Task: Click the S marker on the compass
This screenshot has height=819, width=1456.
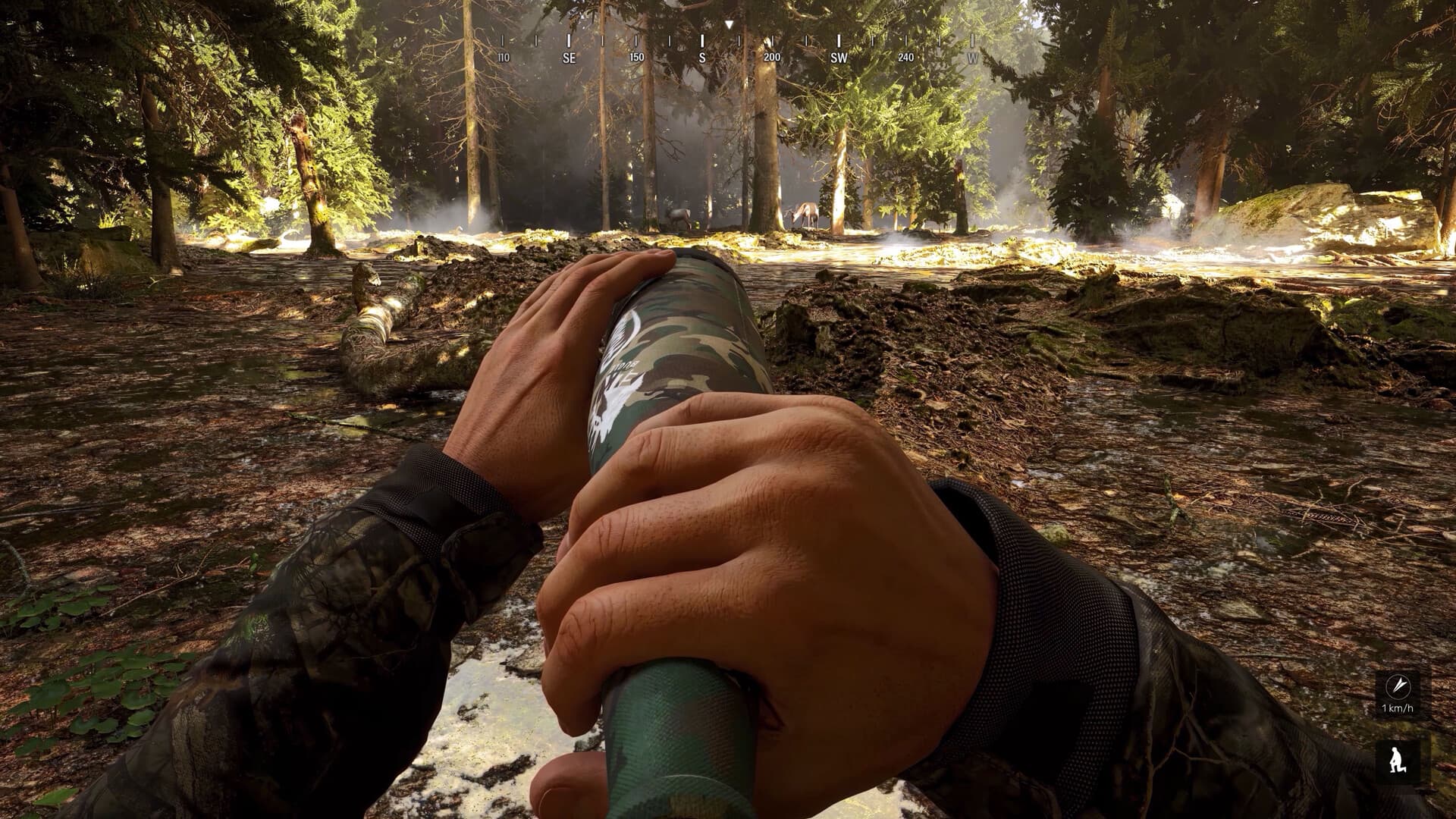Action: [x=701, y=55]
